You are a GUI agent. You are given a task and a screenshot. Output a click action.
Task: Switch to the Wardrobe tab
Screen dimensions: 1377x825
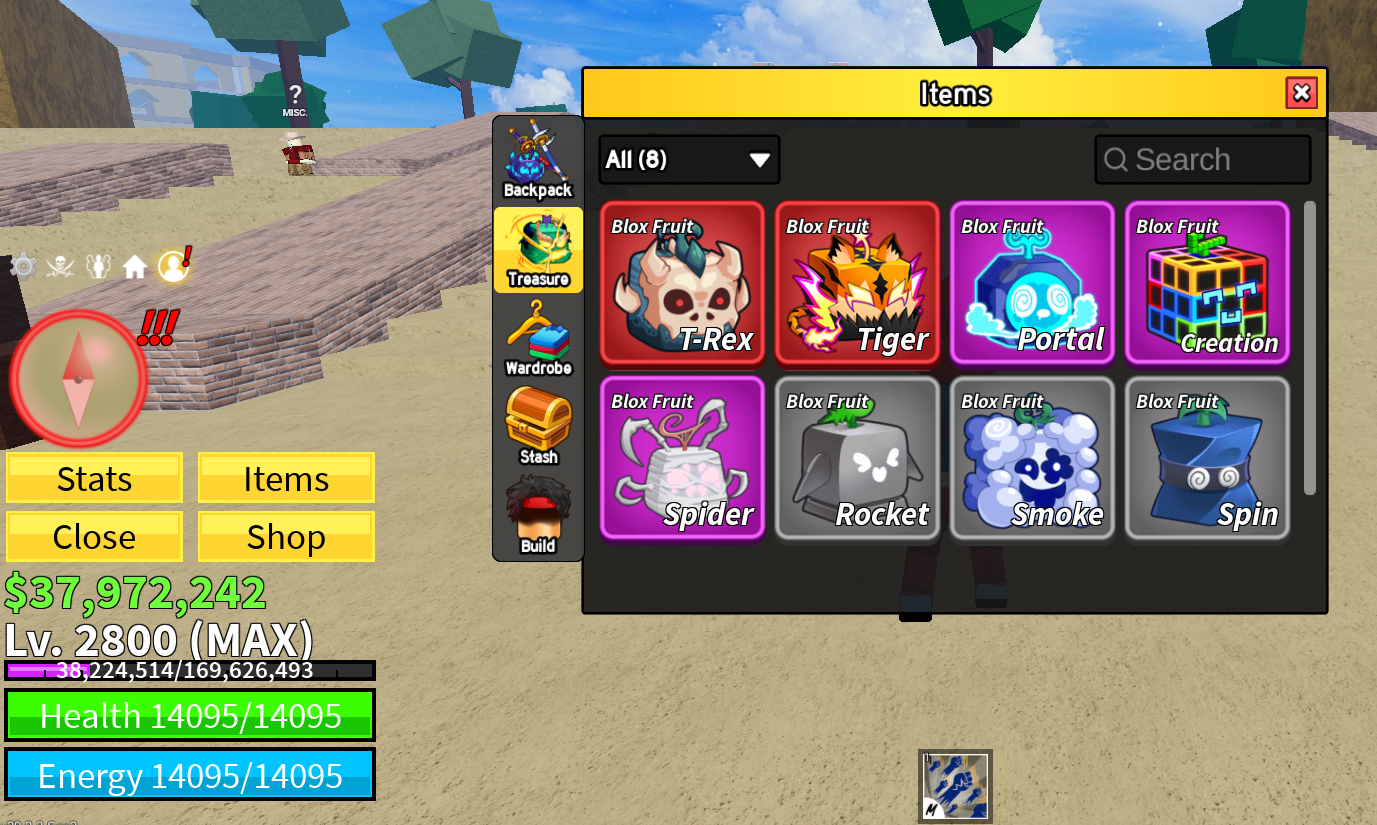coord(538,339)
